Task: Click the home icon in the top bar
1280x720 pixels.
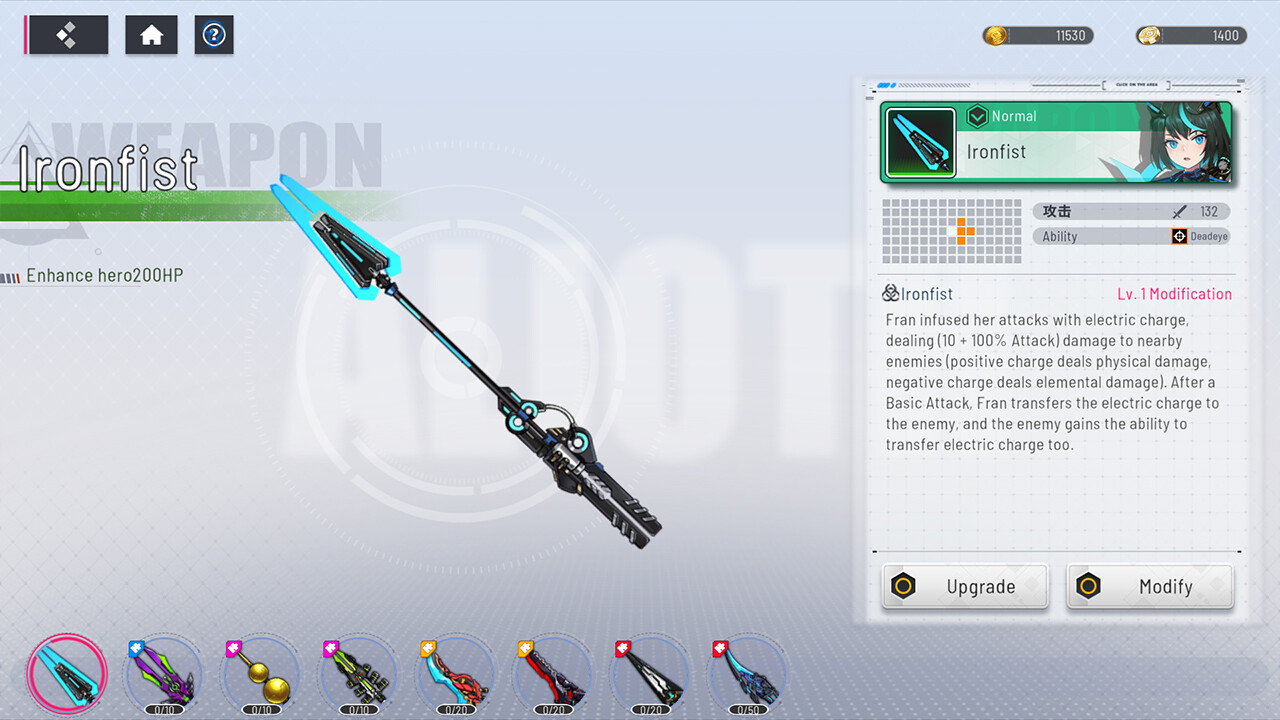Action: point(151,34)
